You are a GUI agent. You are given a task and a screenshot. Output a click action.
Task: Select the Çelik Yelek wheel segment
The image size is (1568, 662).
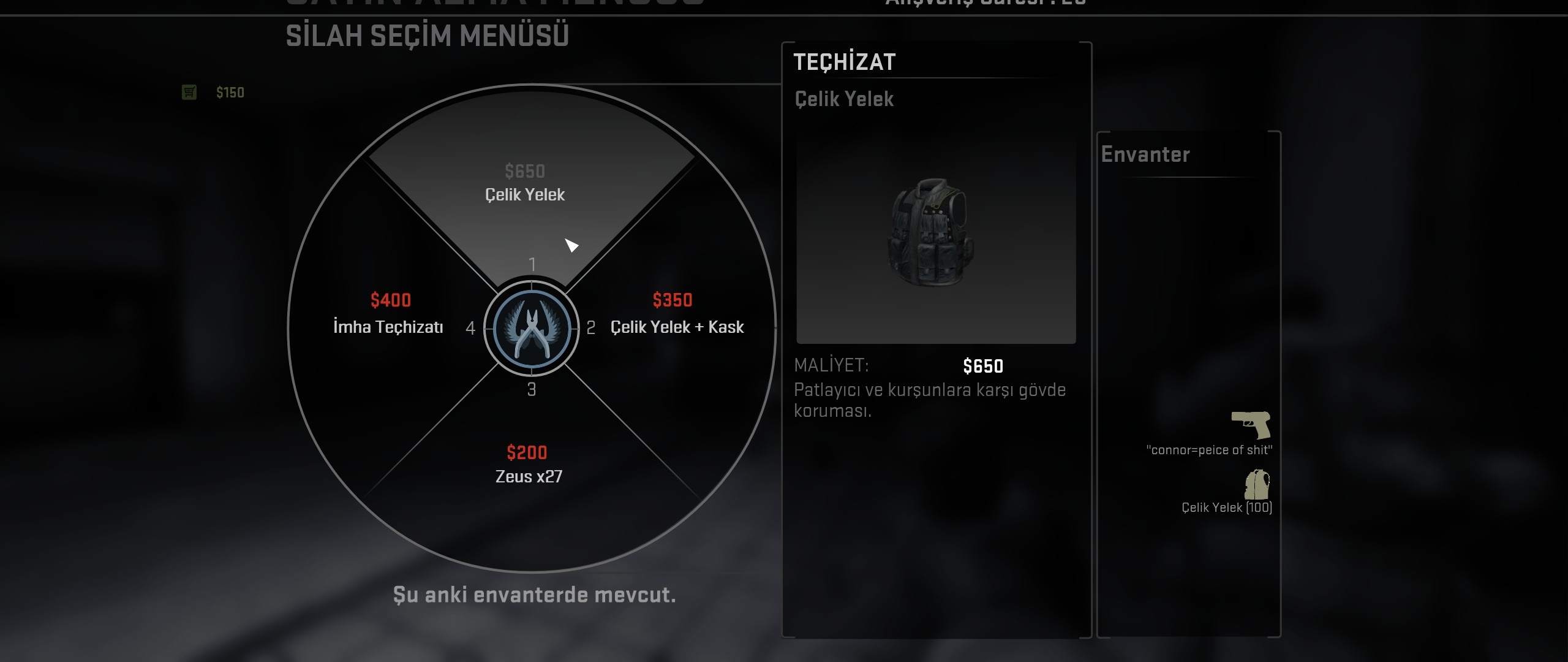coord(526,184)
